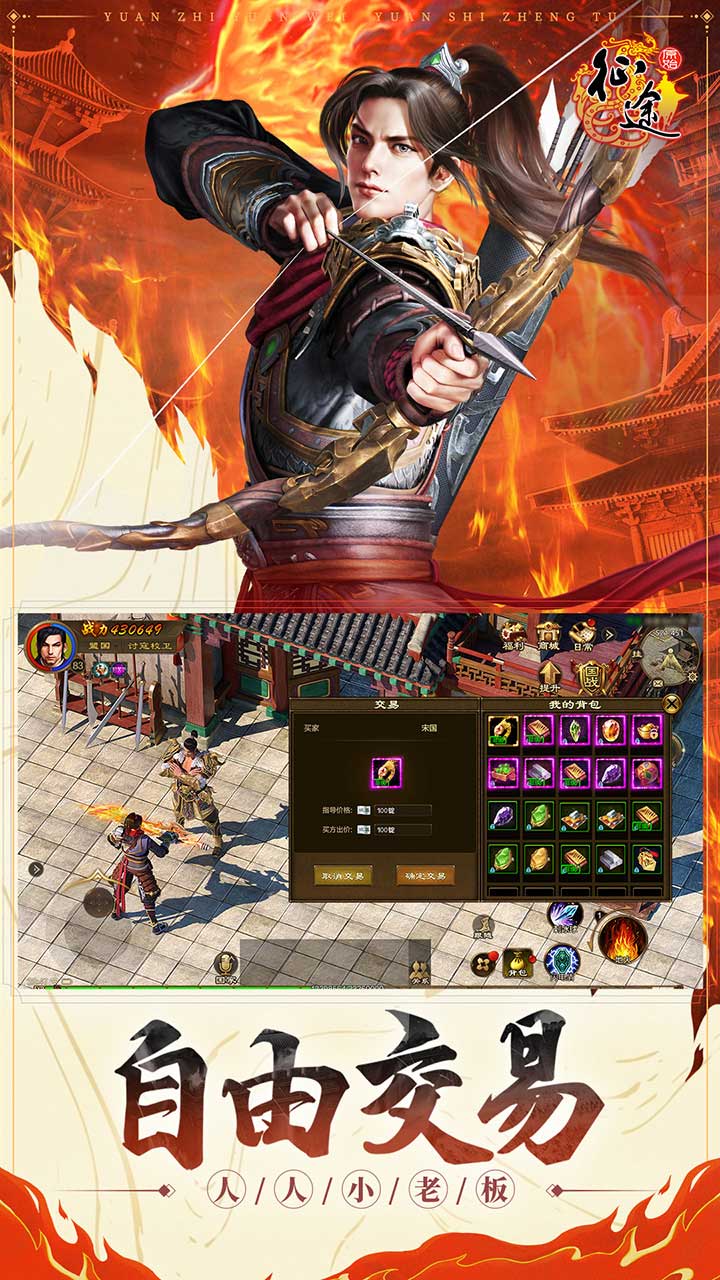Click the player portrait avatar
This screenshot has height=1280, width=720.
coord(50,647)
